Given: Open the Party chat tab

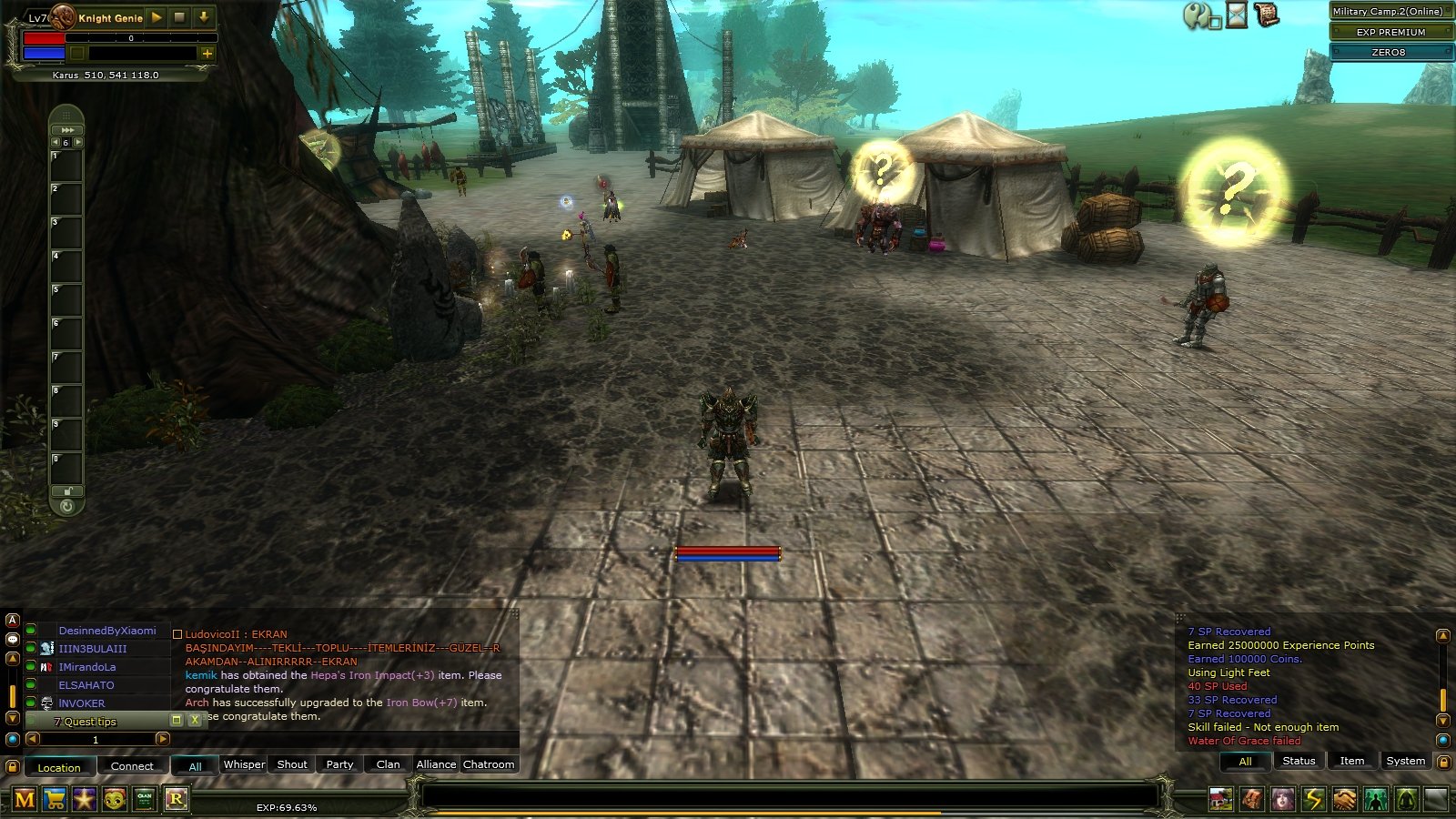Looking at the screenshot, I should [x=339, y=764].
